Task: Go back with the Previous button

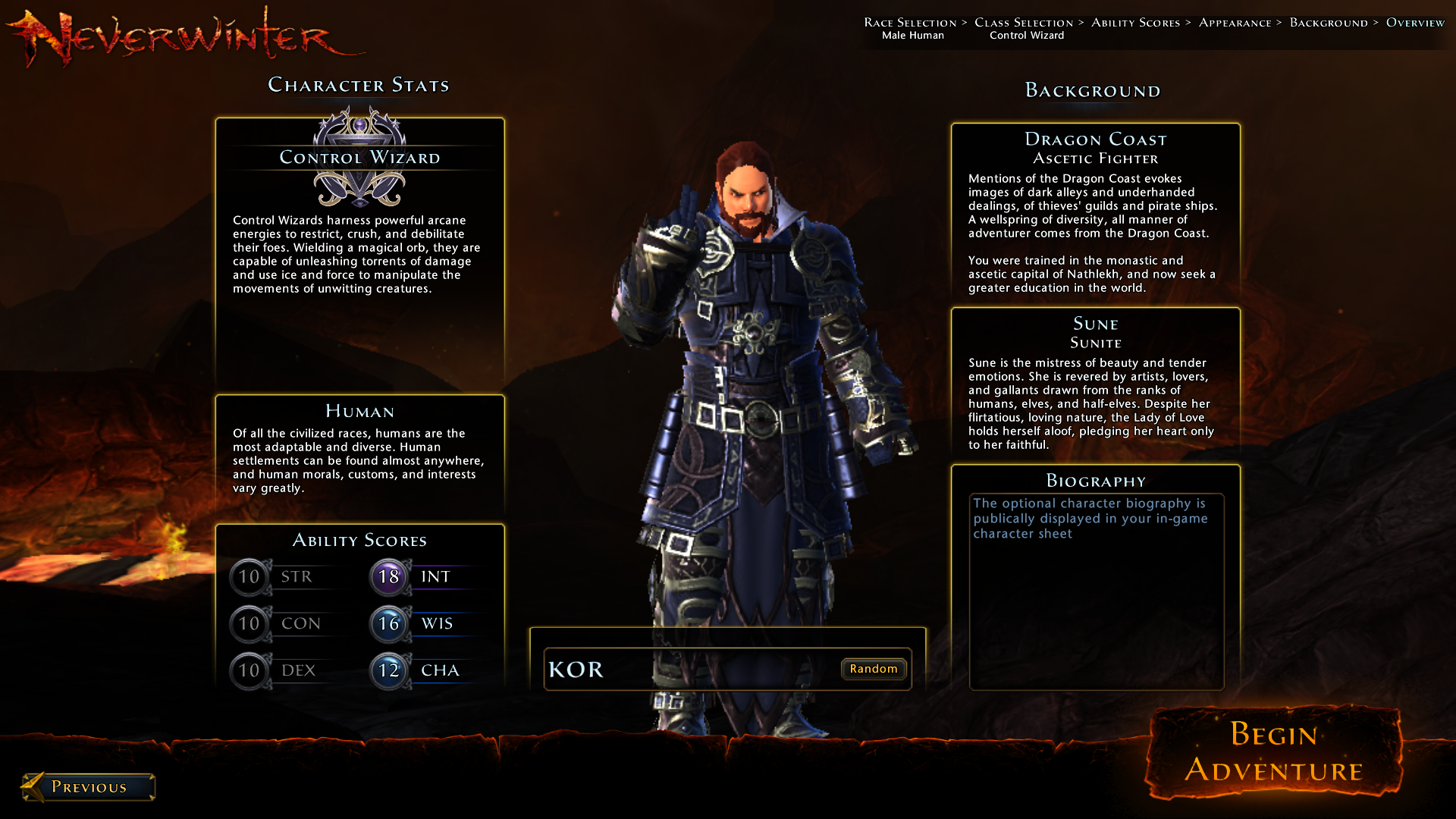Action: (x=89, y=787)
